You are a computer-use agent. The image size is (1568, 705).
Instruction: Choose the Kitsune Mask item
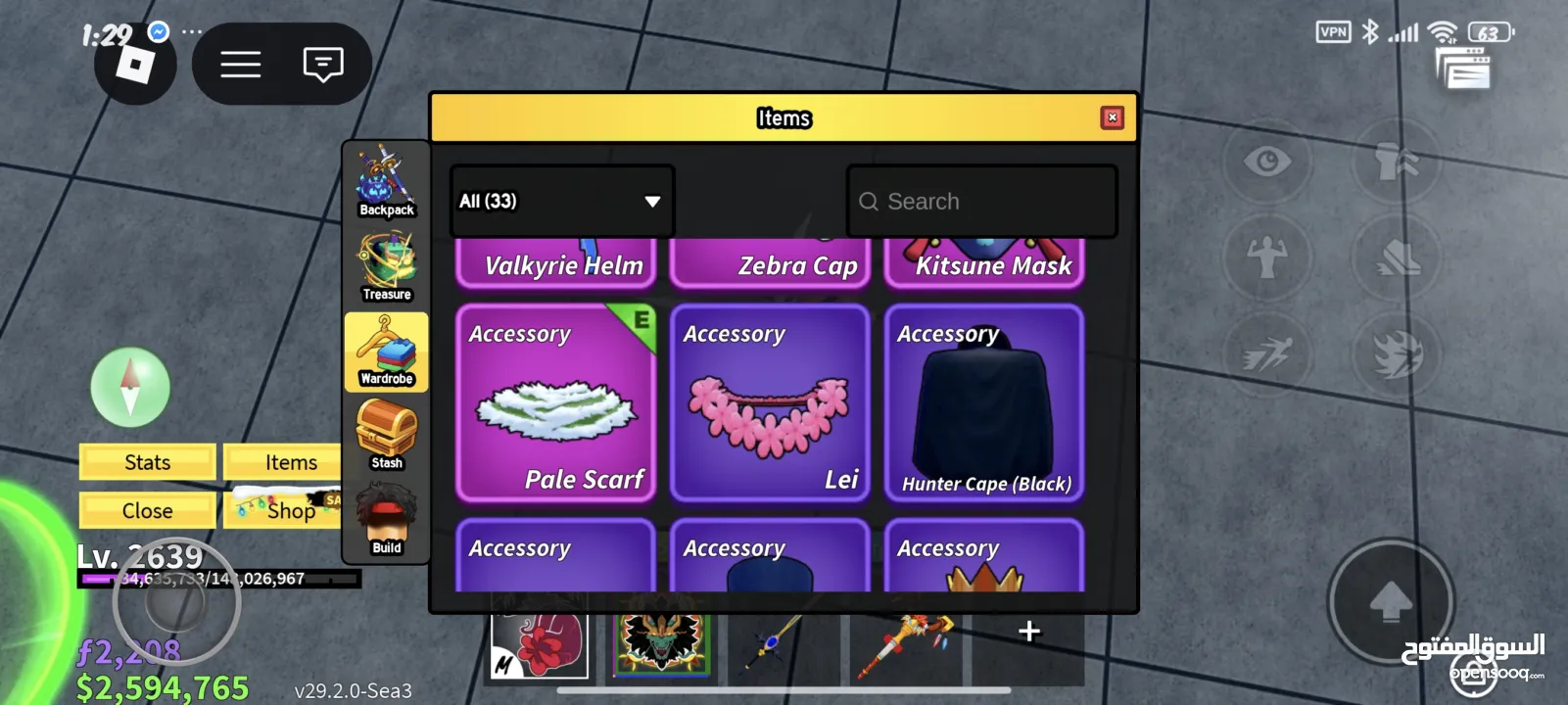984,264
